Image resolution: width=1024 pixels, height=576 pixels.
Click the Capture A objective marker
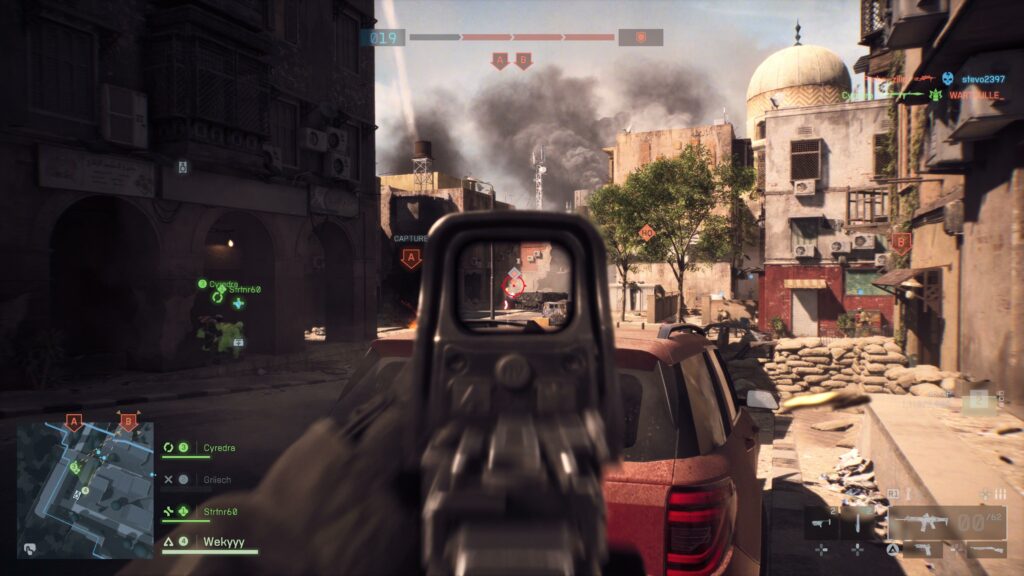click(x=410, y=259)
